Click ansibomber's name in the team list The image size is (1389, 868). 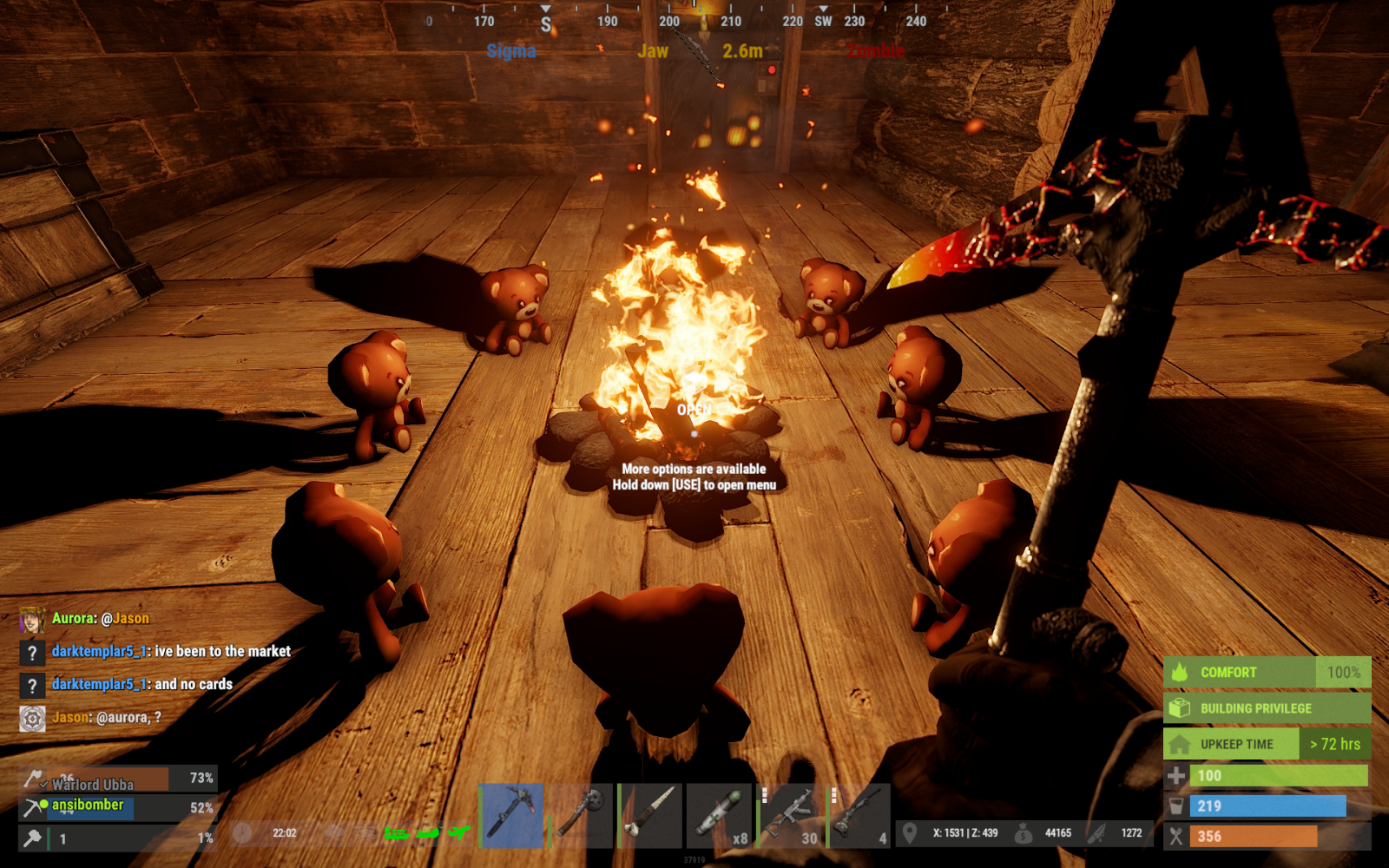pos(88,806)
